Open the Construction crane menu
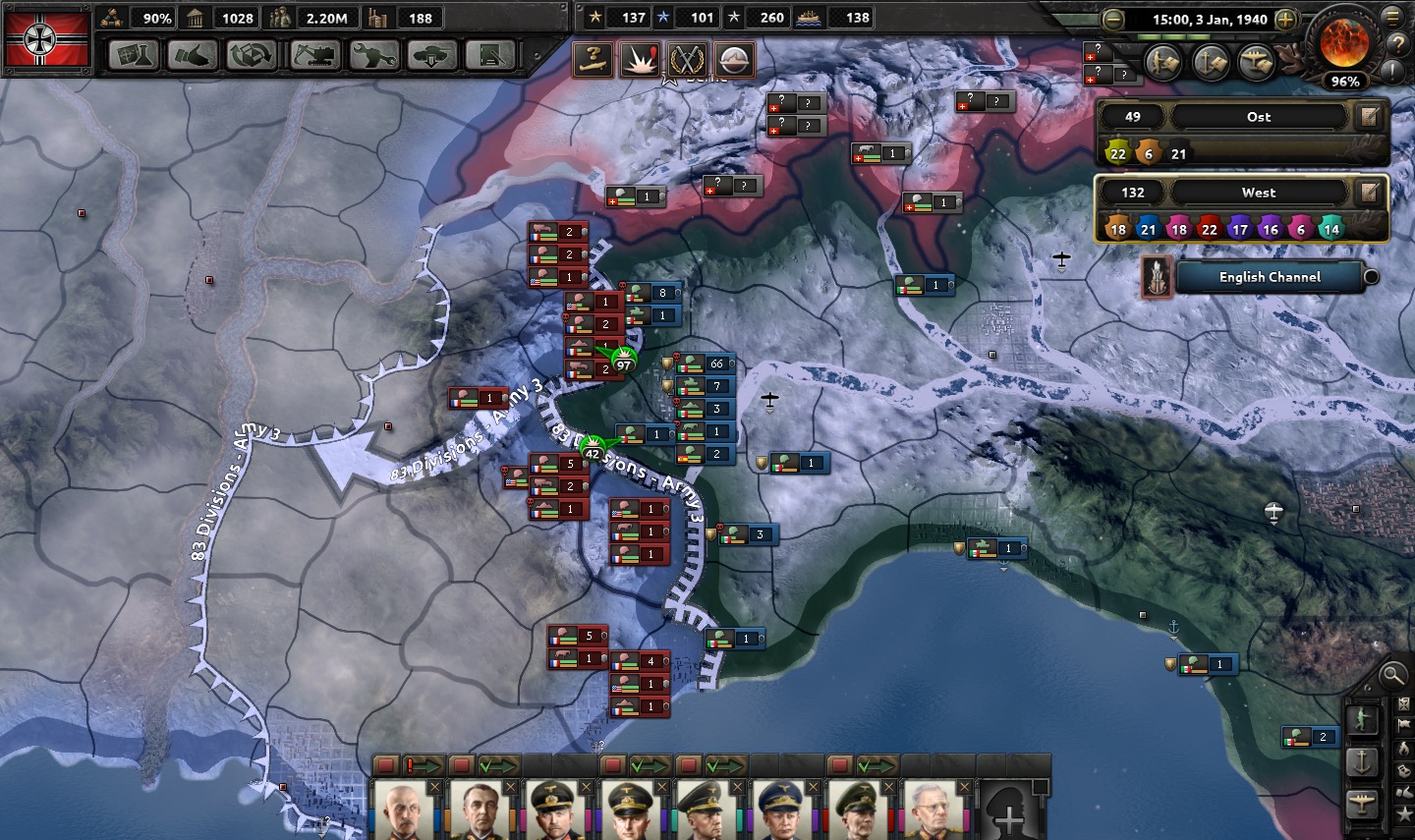 [x=315, y=55]
